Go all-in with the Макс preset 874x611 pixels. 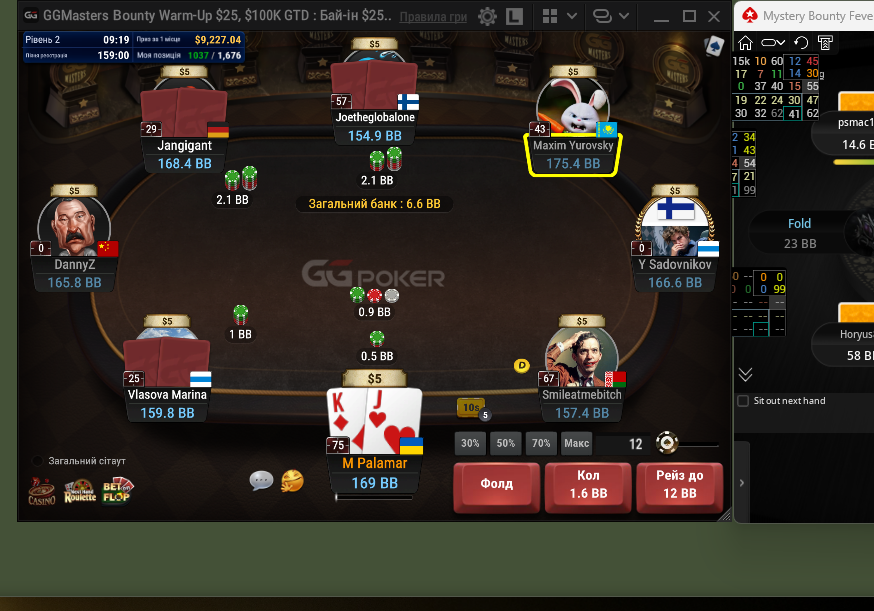coord(576,443)
